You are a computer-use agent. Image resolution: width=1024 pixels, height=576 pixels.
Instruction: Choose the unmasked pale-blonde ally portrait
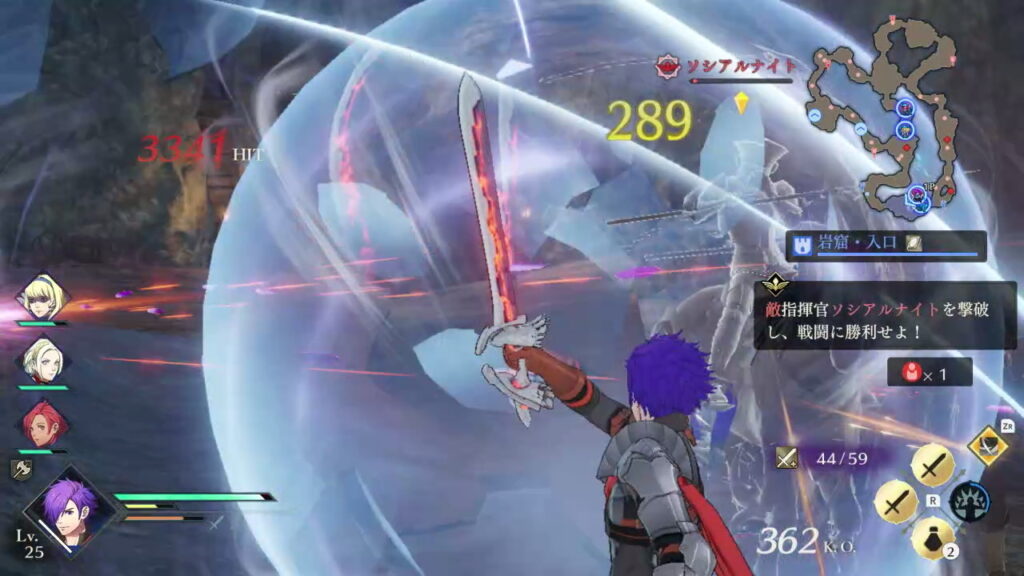(43, 360)
